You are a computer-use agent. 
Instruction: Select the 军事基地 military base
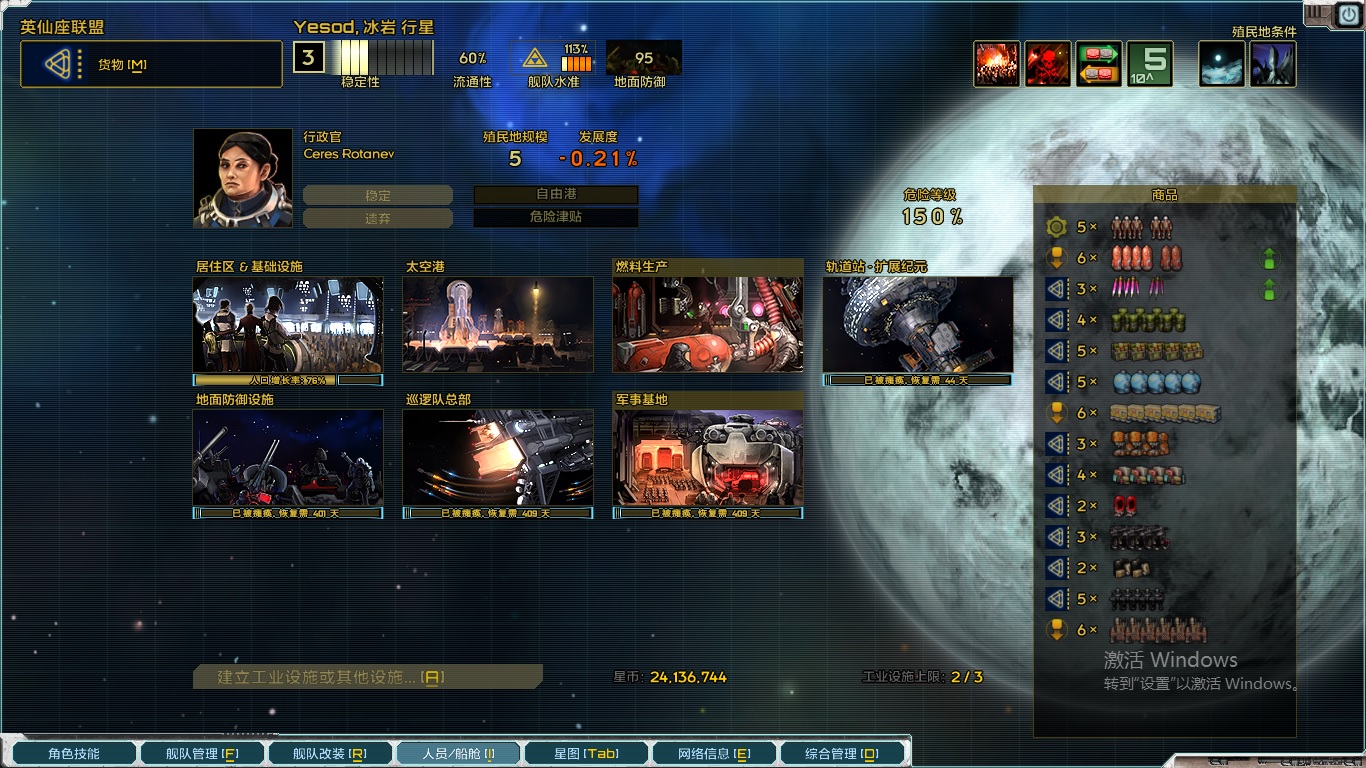pyautogui.click(x=708, y=457)
